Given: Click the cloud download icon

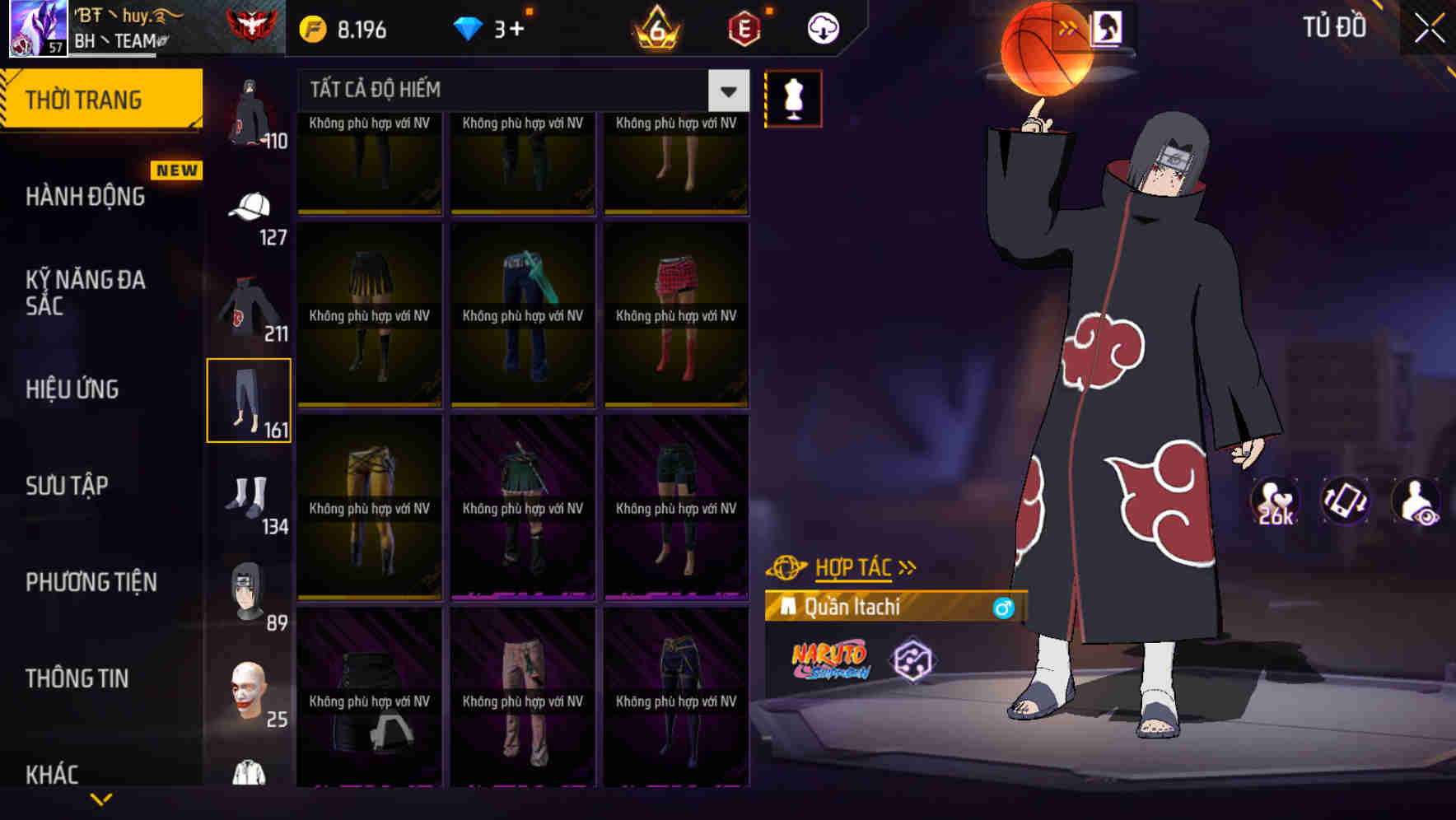Looking at the screenshot, I should [x=821, y=26].
